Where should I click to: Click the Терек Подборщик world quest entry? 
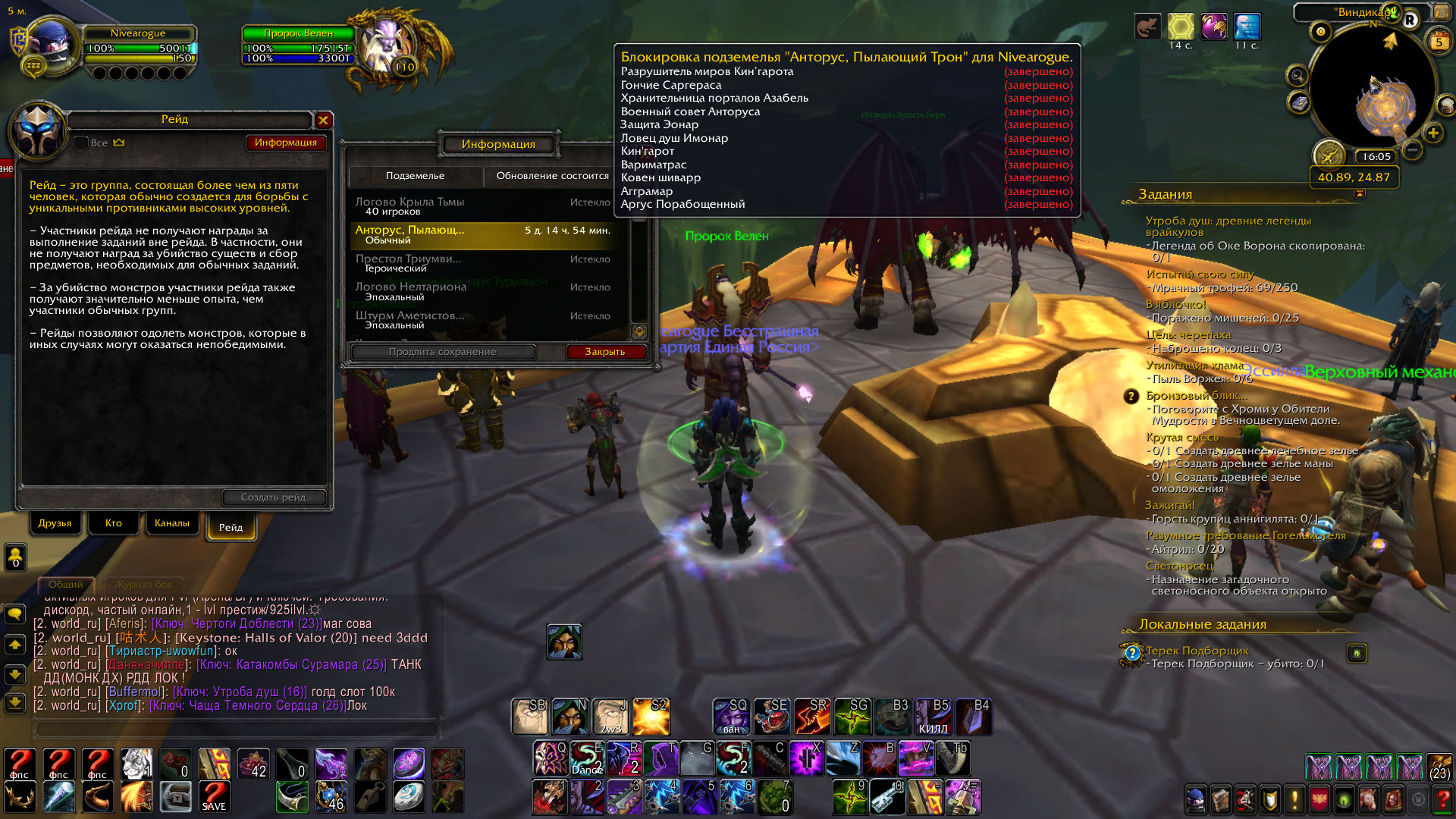(x=1197, y=651)
